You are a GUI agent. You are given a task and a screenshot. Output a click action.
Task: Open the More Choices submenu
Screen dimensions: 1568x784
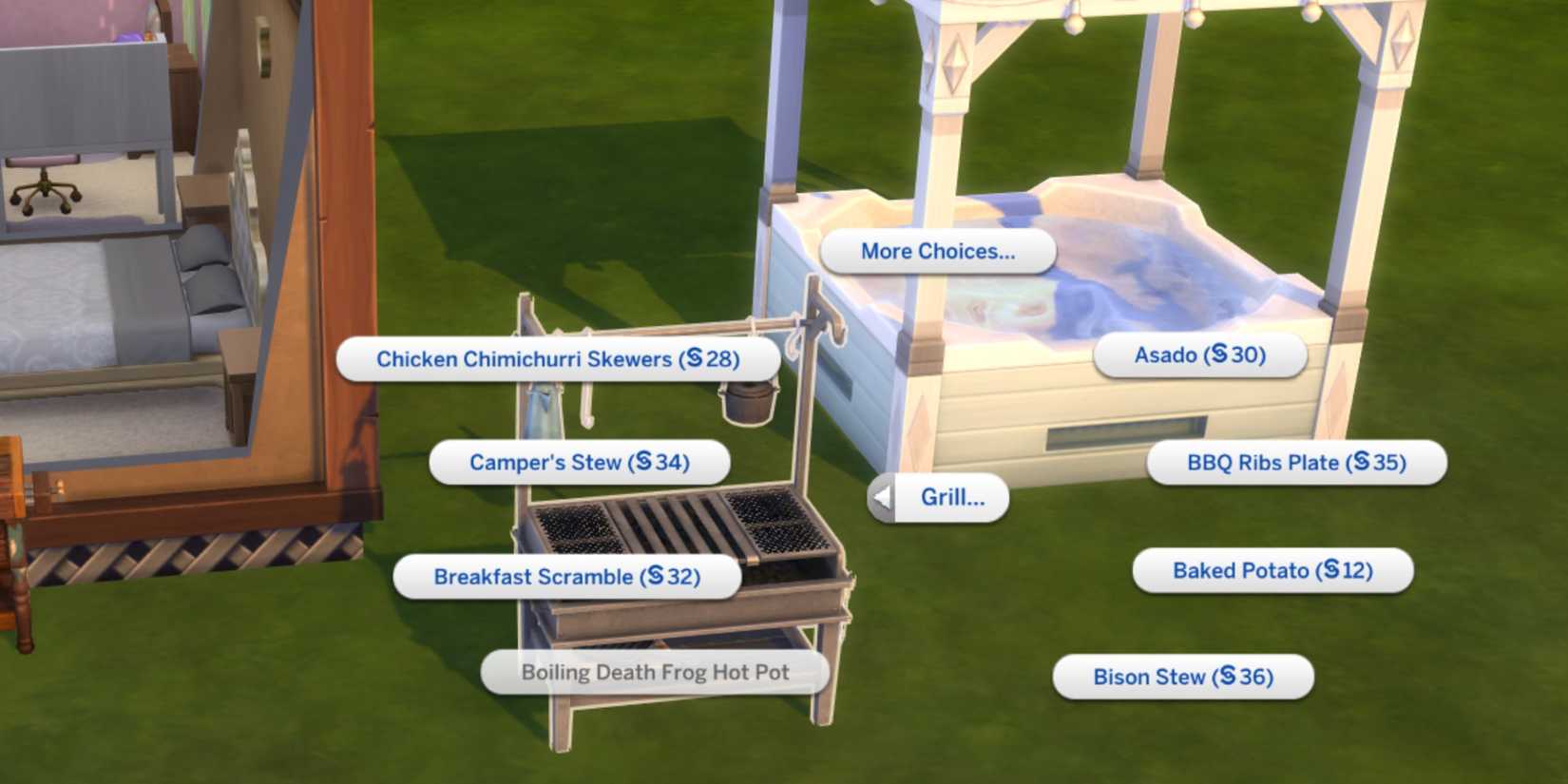[937, 251]
